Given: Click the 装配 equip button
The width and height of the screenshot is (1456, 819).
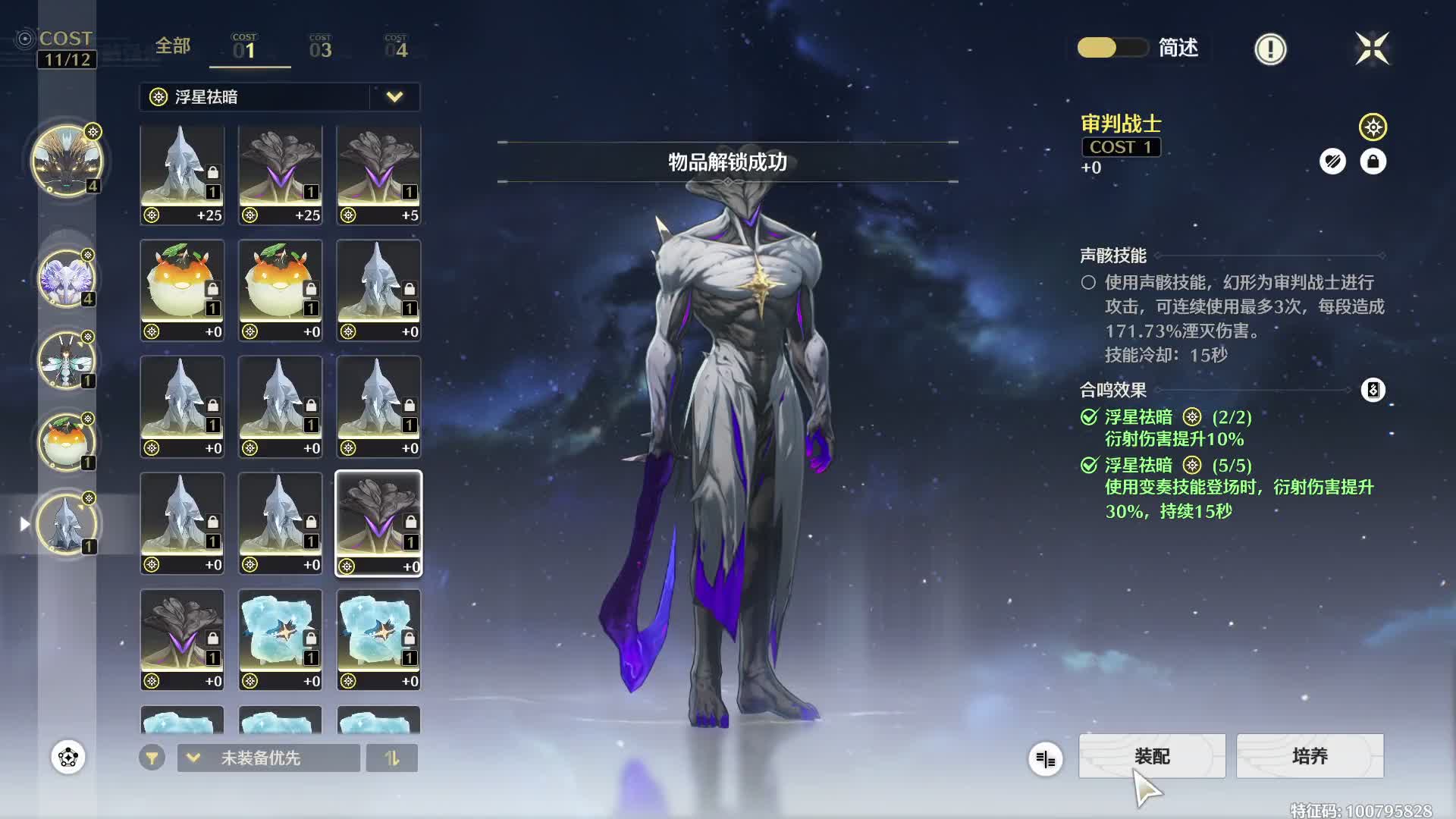Looking at the screenshot, I should [1151, 756].
